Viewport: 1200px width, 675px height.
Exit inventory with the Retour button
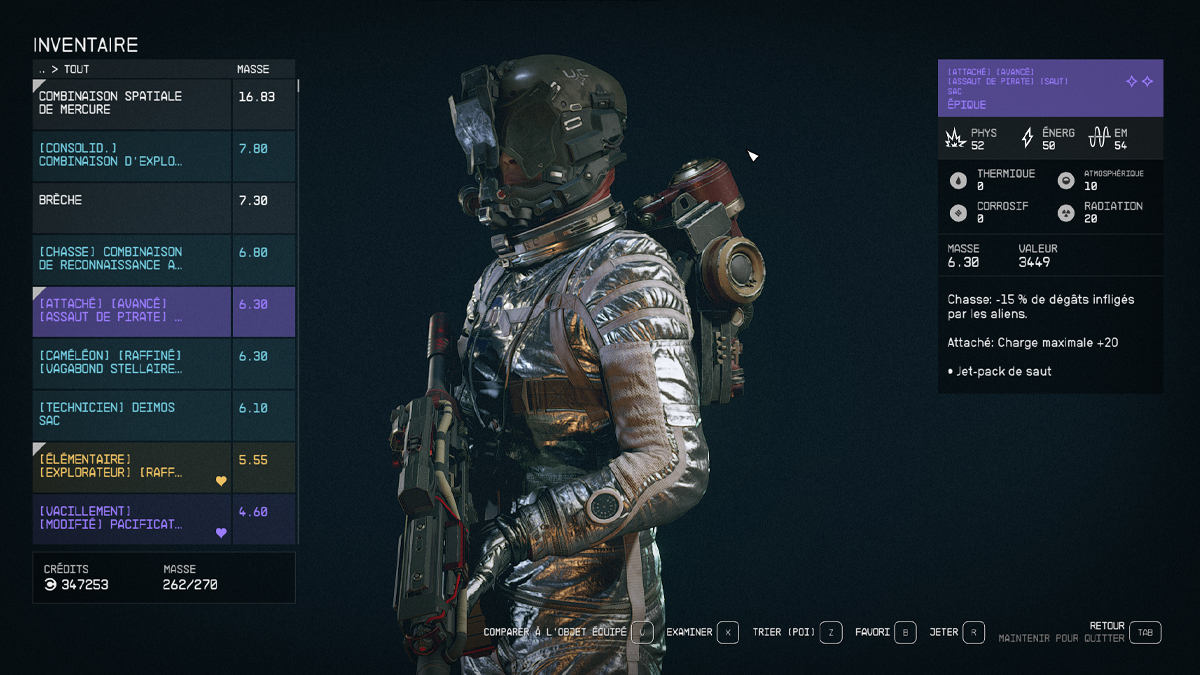1145,632
